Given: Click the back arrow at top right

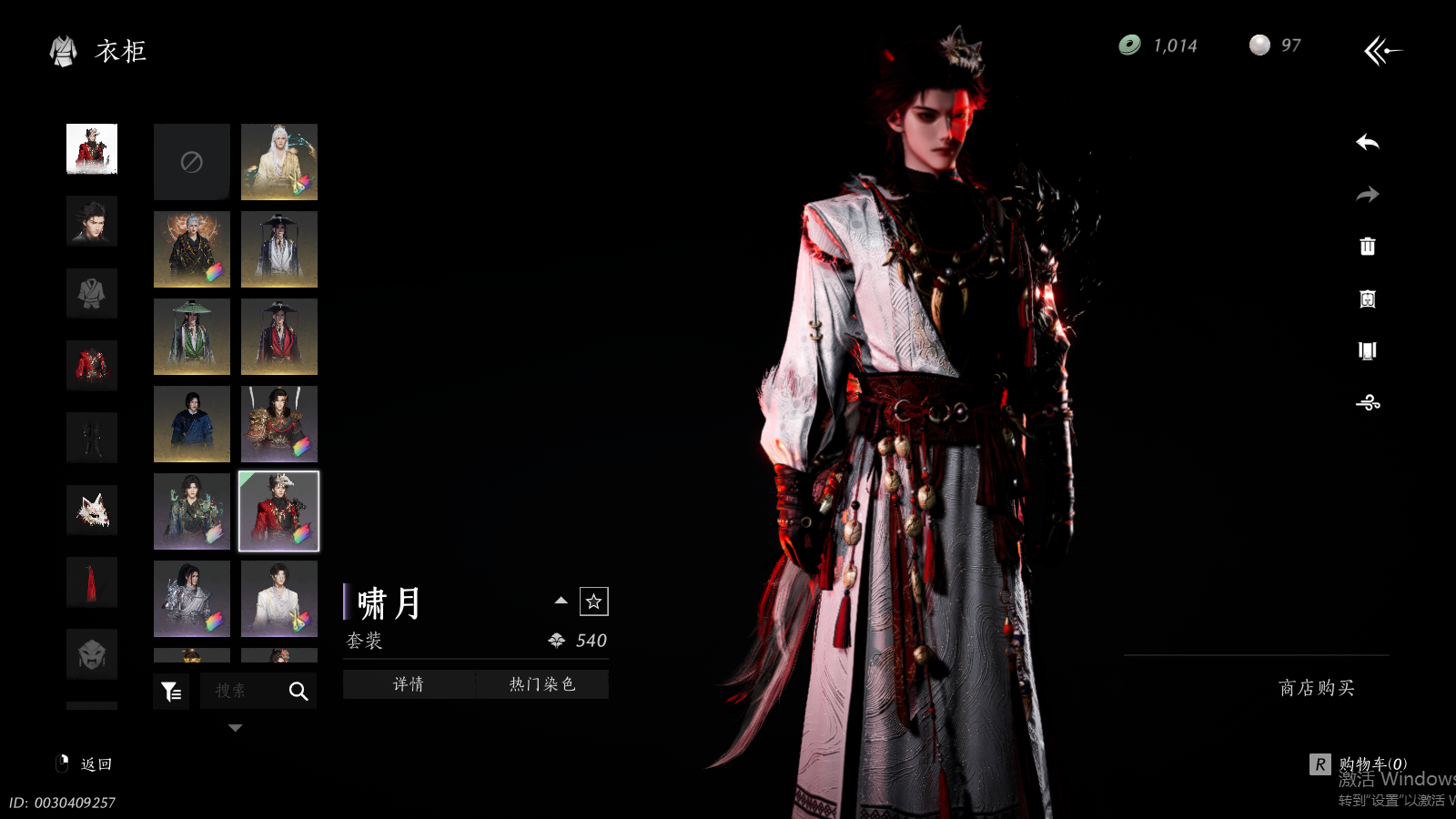Looking at the screenshot, I should tap(1382, 51).
